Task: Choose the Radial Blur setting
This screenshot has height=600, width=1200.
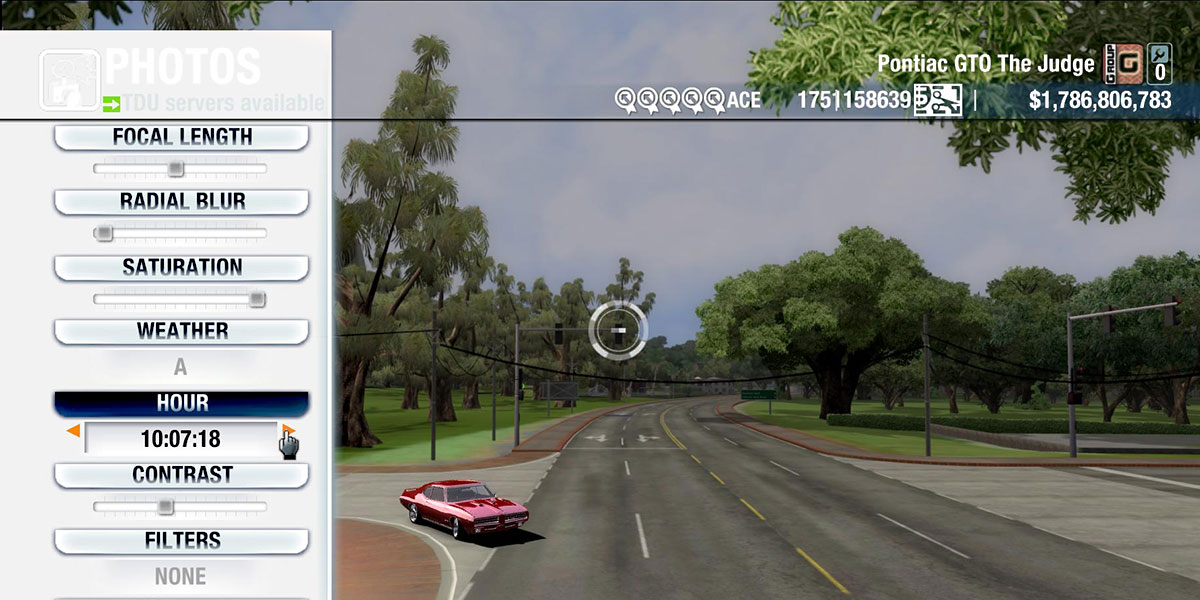Action: point(181,201)
